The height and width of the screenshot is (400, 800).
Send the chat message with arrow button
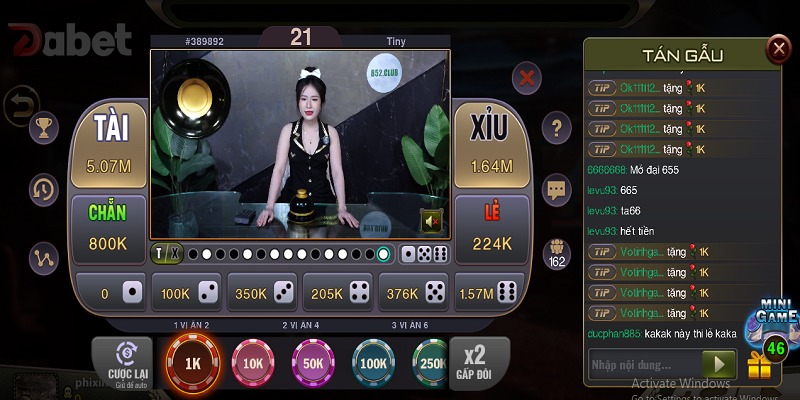pos(719,365)
